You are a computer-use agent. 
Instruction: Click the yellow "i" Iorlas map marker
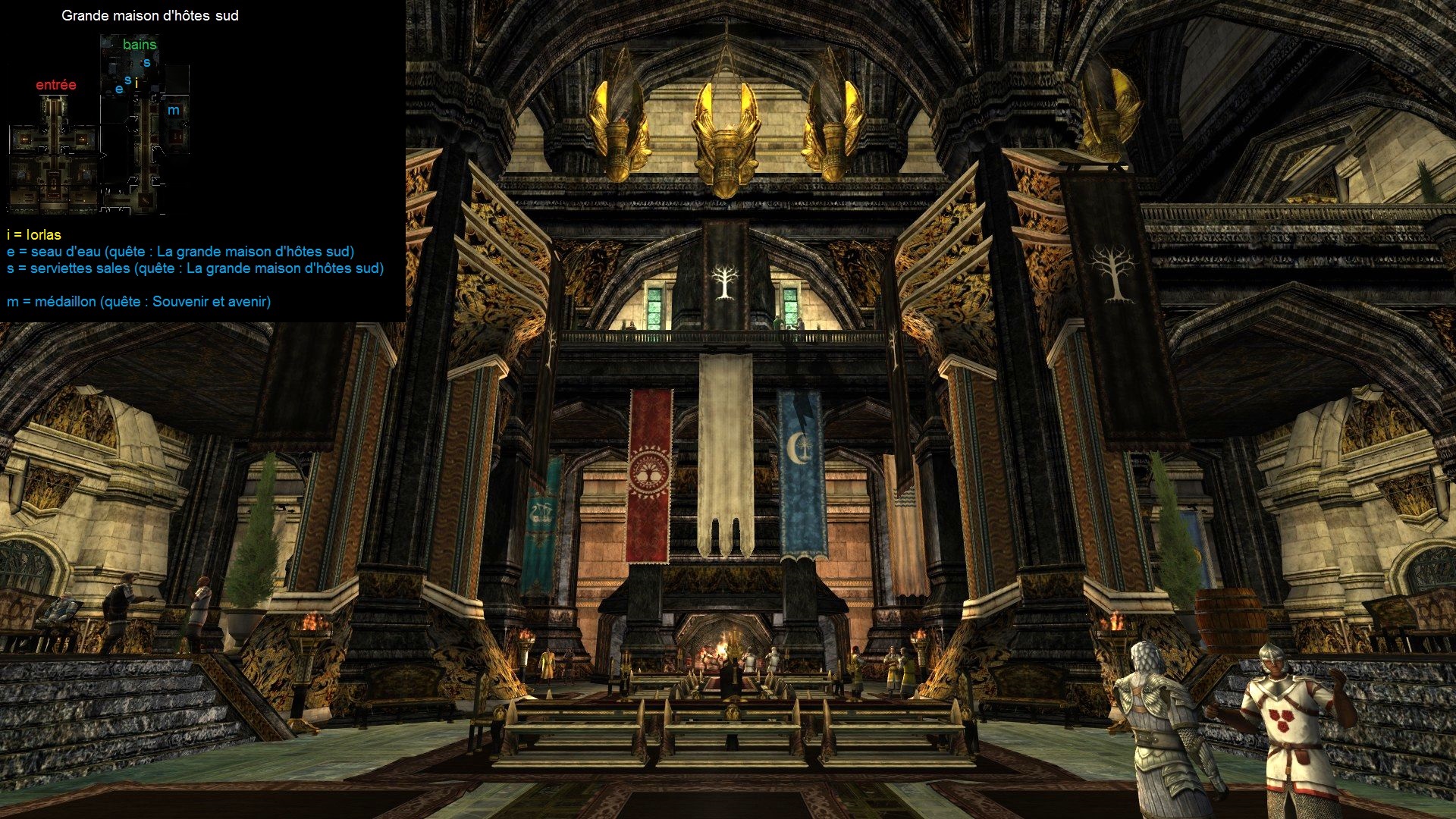click(136, 83)
